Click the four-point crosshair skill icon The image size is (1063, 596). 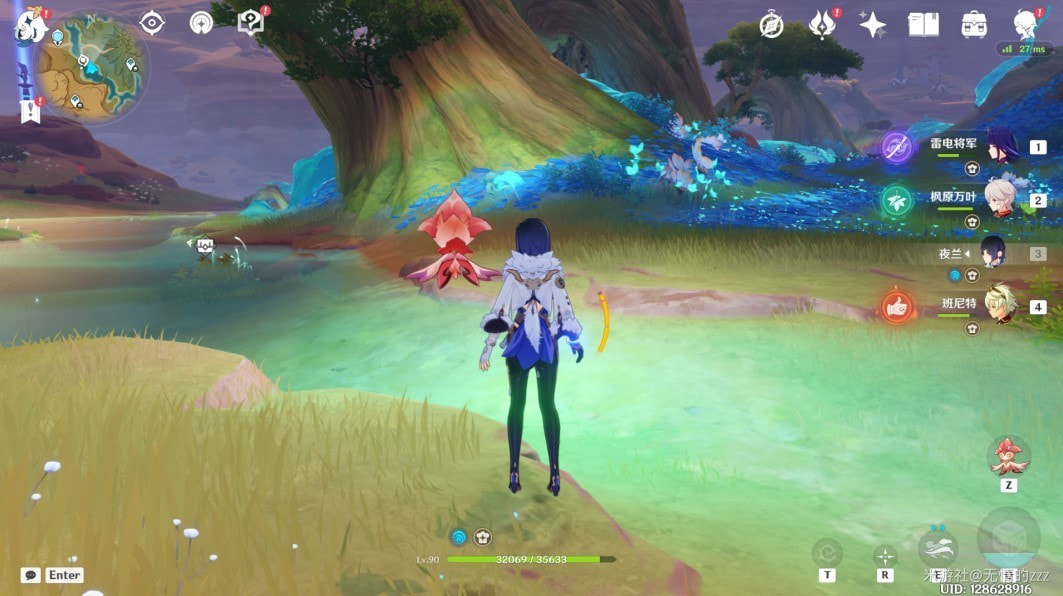885,555
